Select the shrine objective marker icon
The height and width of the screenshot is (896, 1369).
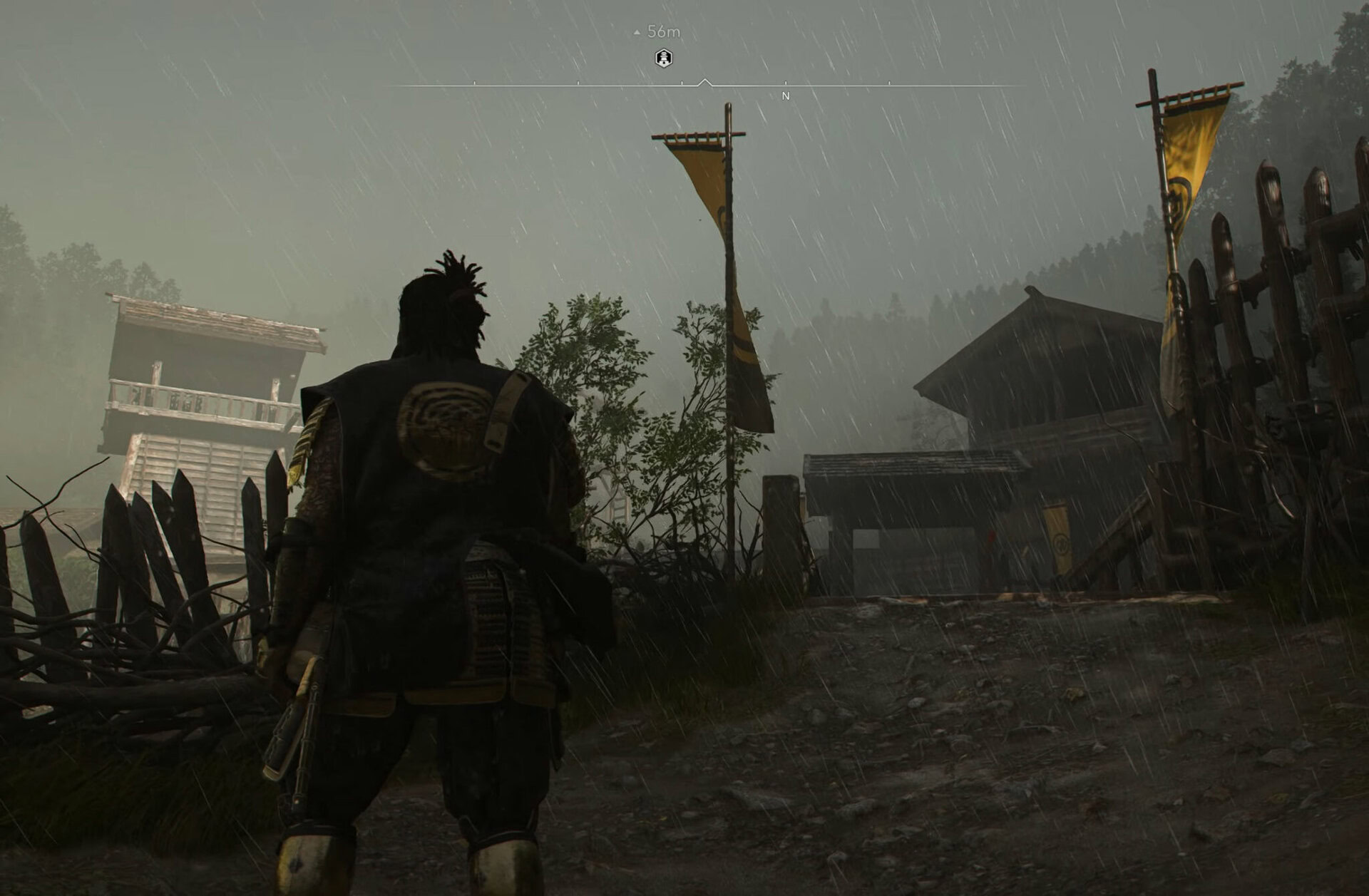[662, 58]
